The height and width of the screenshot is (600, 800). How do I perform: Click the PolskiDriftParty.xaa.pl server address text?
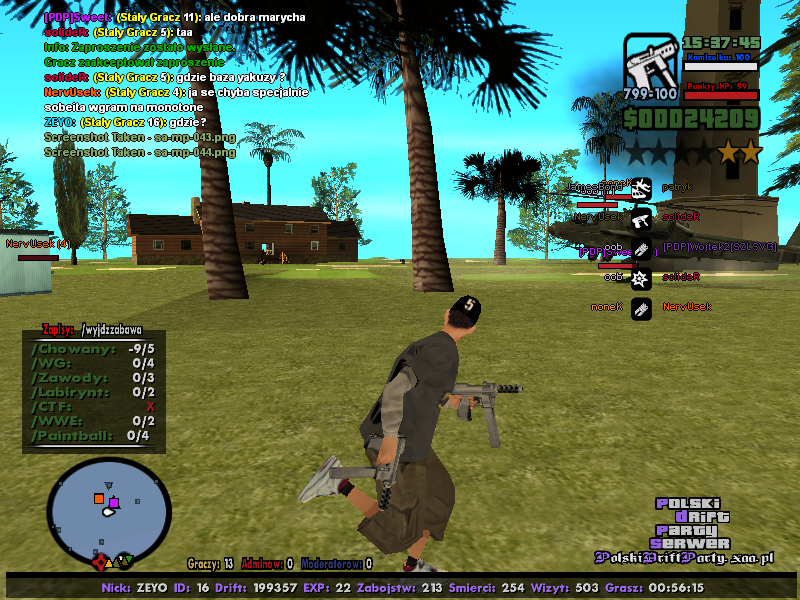[686, 558]
